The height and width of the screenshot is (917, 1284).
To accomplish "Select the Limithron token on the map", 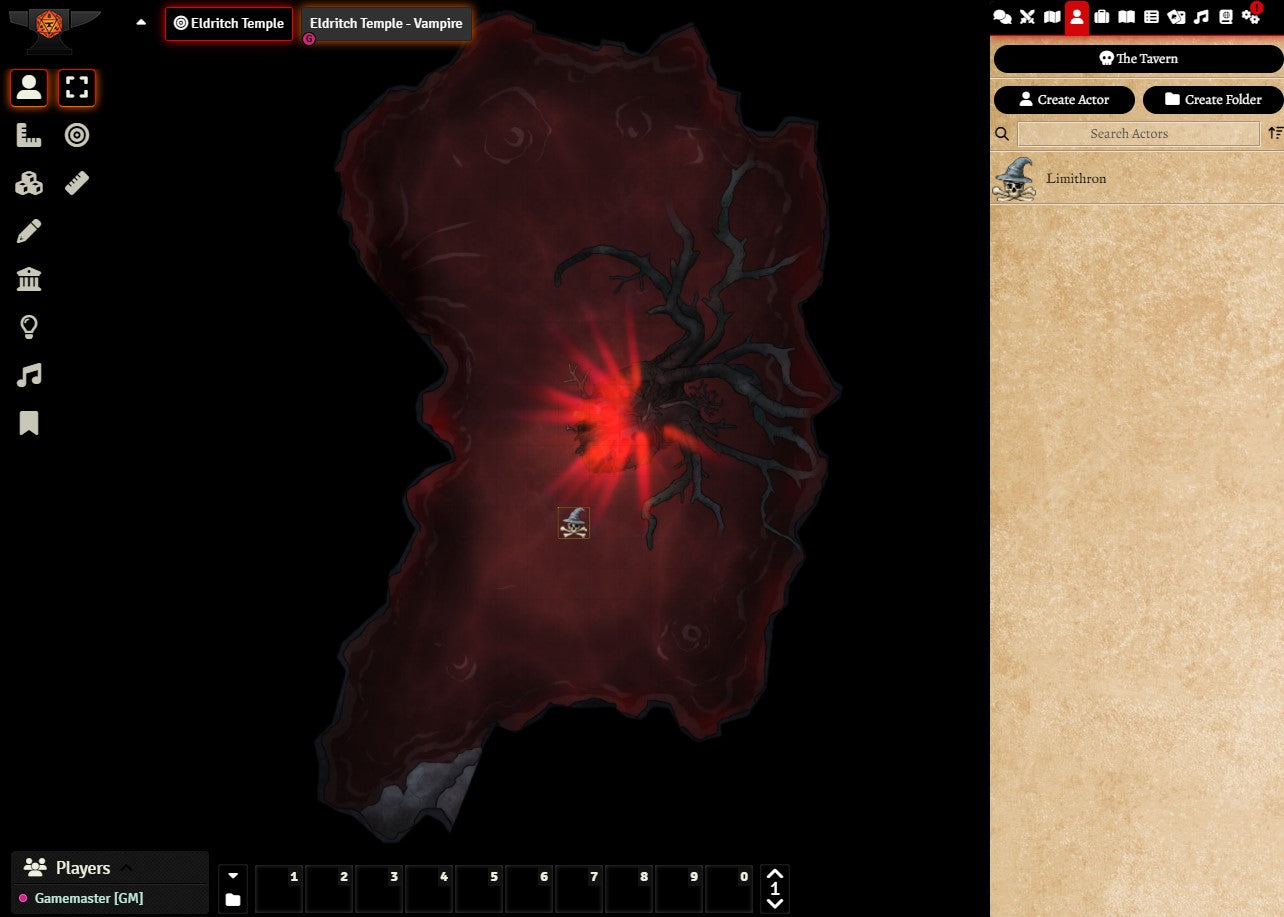I will (574, 523).
